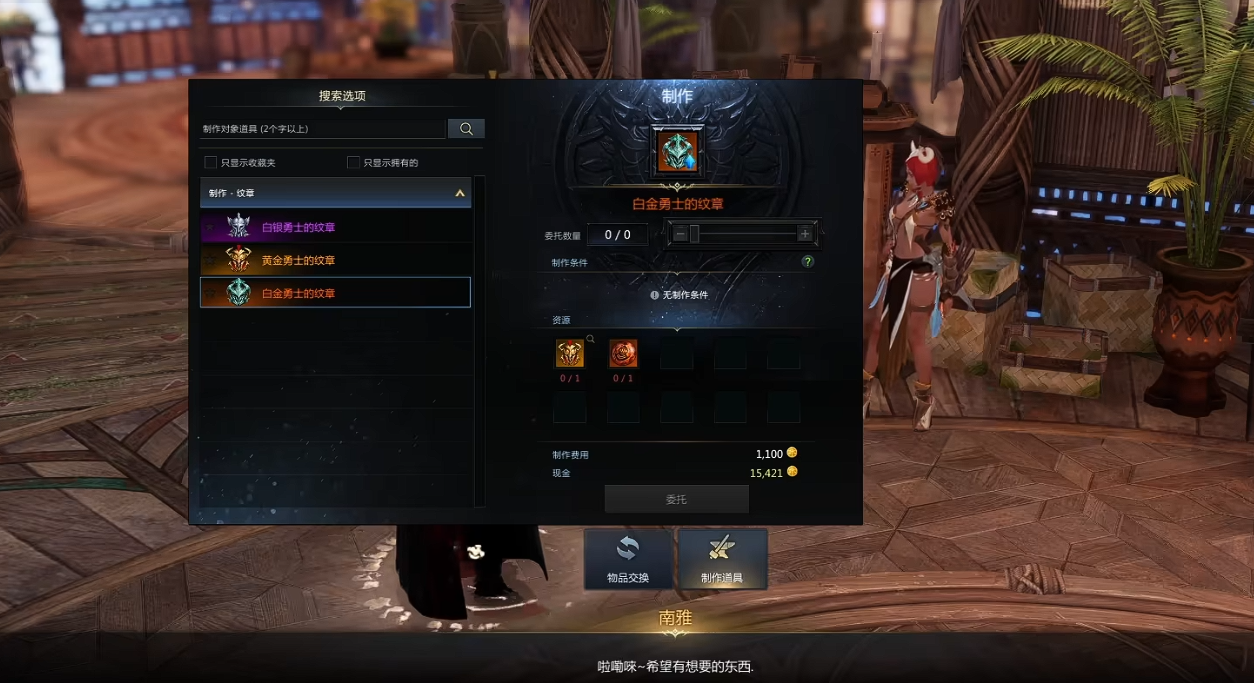This screenshot has height=683, width=1254.
Task: Select the red rose material slot
Action: [623, 353]
